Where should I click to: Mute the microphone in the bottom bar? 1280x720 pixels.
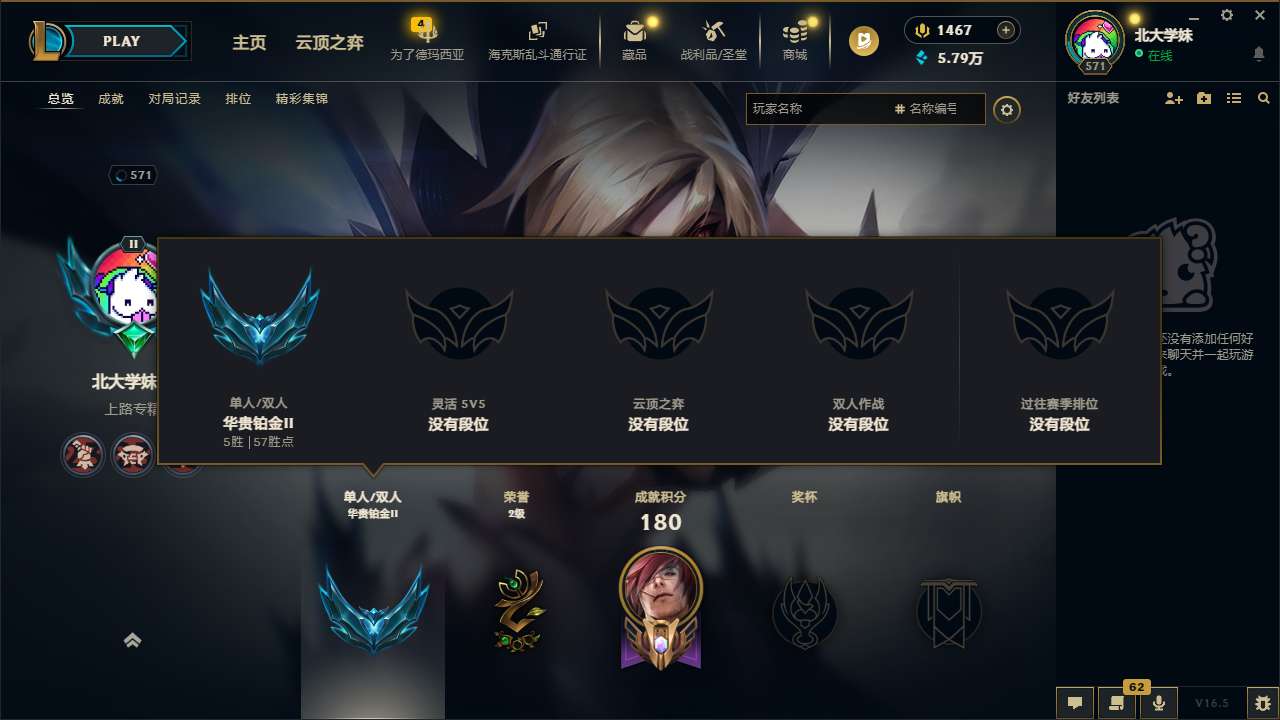tap(1160, 703)
